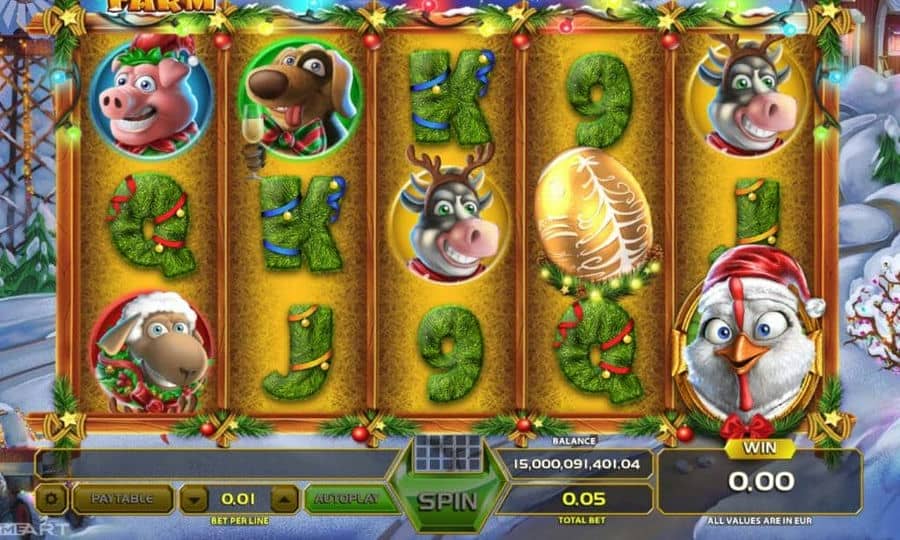Viewport: 900px width, 540px height.
Task: Increase the bet per line
Action: coord(284,498)
